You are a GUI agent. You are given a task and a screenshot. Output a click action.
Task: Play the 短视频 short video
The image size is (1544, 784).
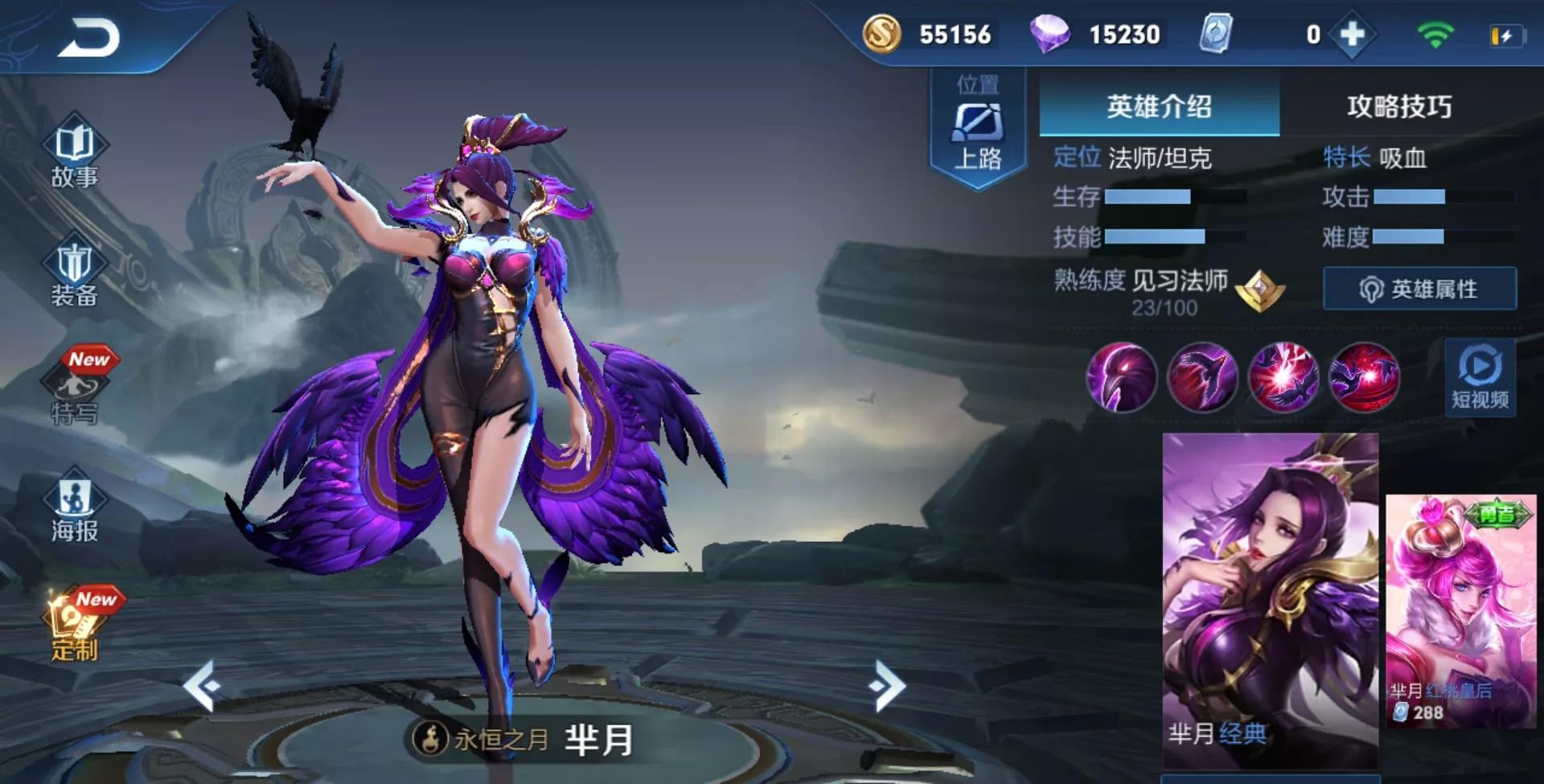point(1480,377)
